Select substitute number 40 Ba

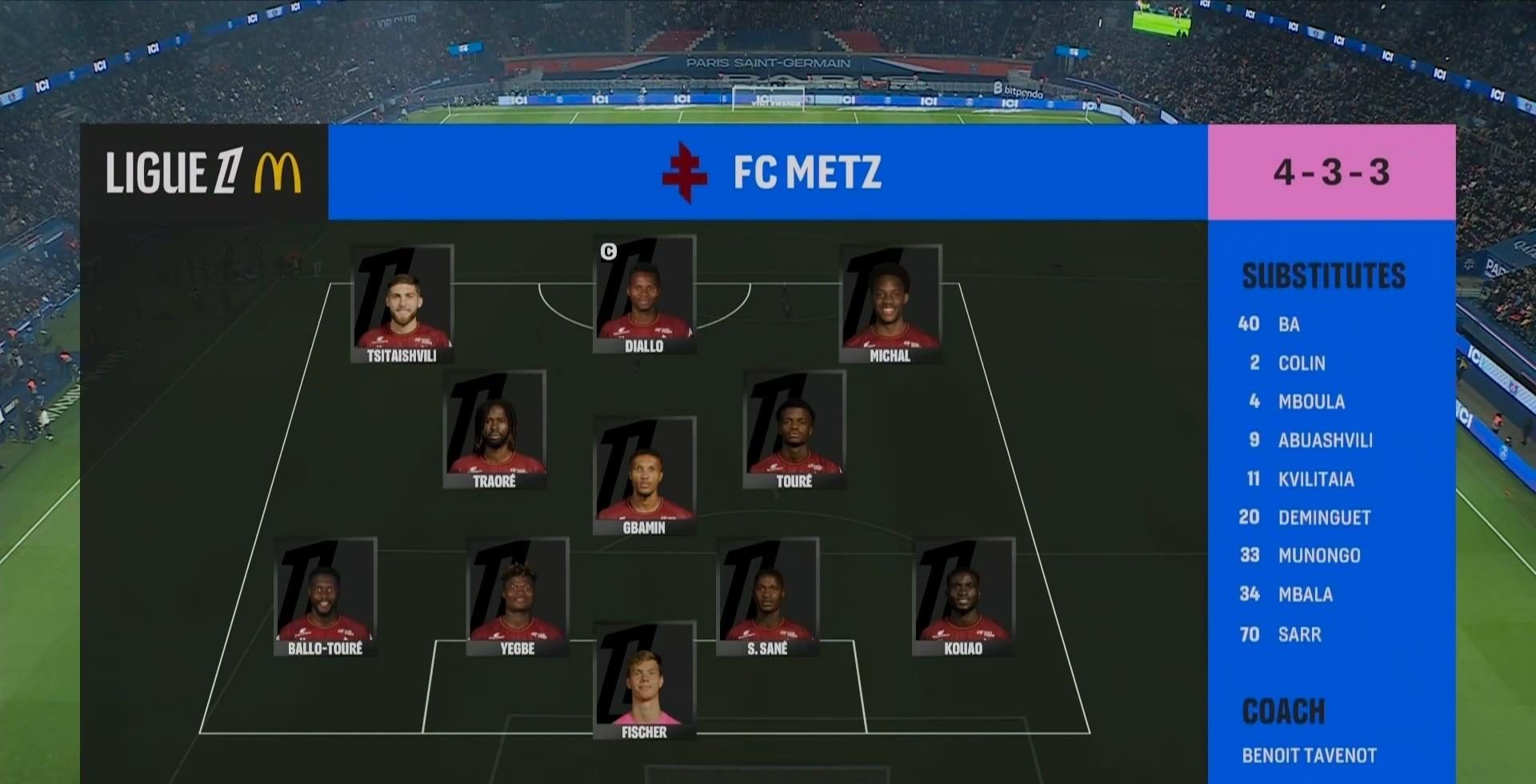tap(1288, 324)
